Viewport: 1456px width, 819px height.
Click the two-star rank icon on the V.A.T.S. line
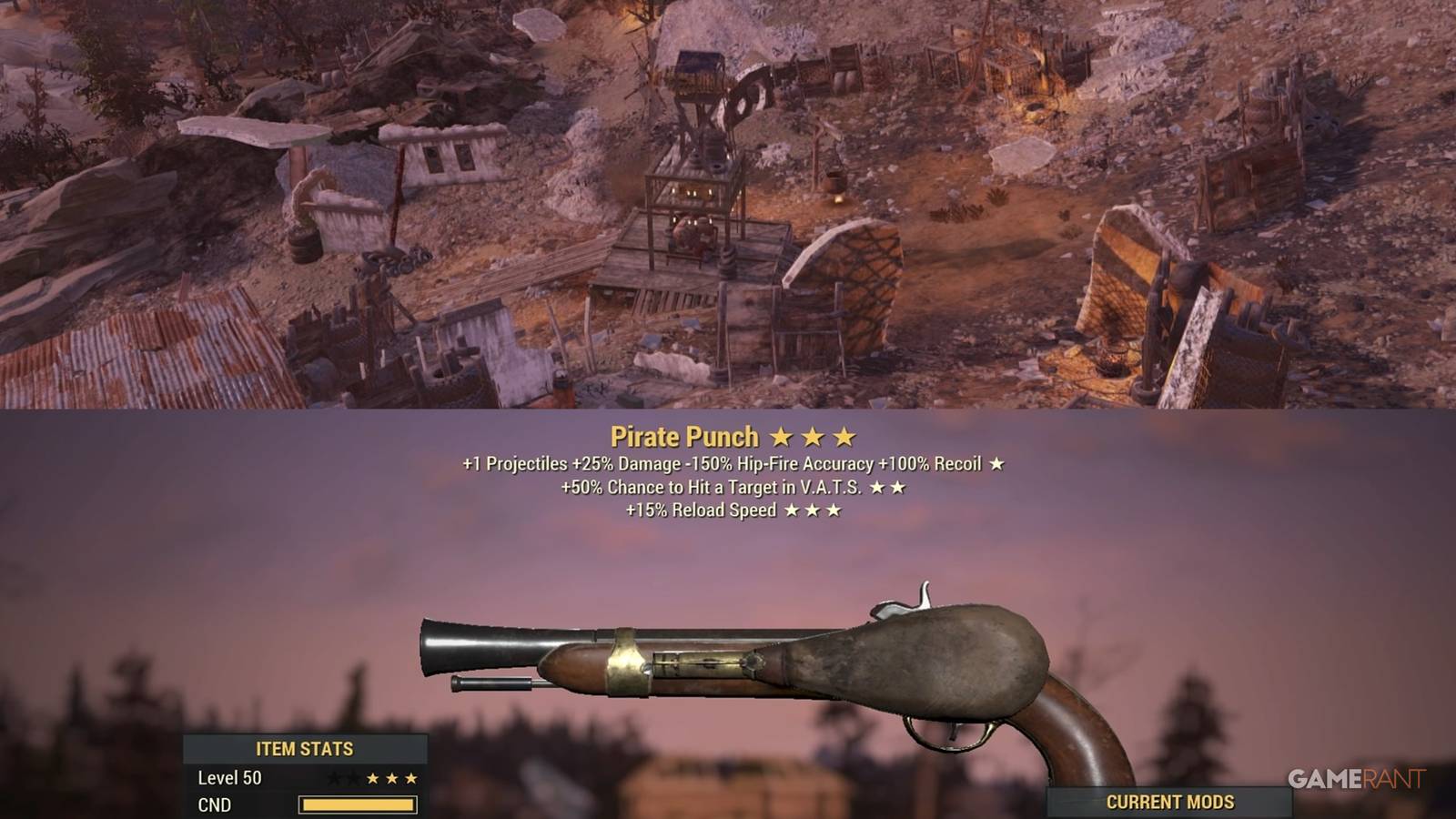[x=890, y=487]
